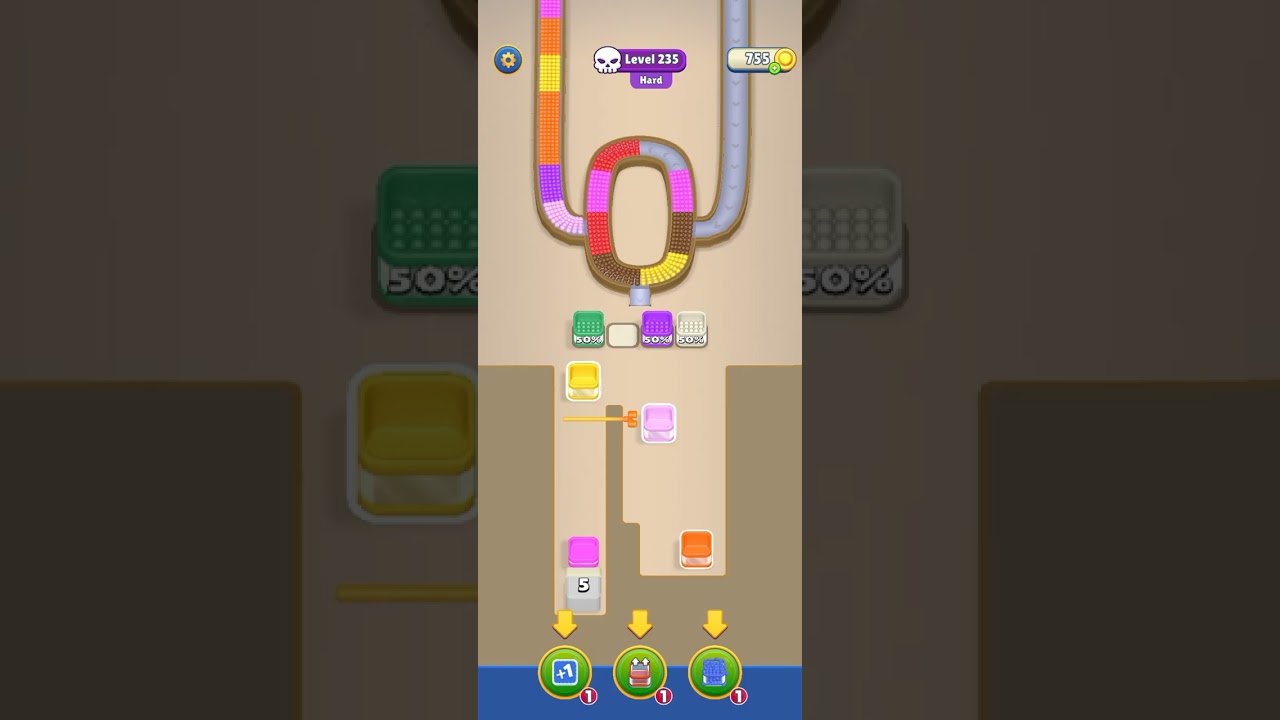
Task: Select the purple 50% block in the slot row
Action: point(657,330)
